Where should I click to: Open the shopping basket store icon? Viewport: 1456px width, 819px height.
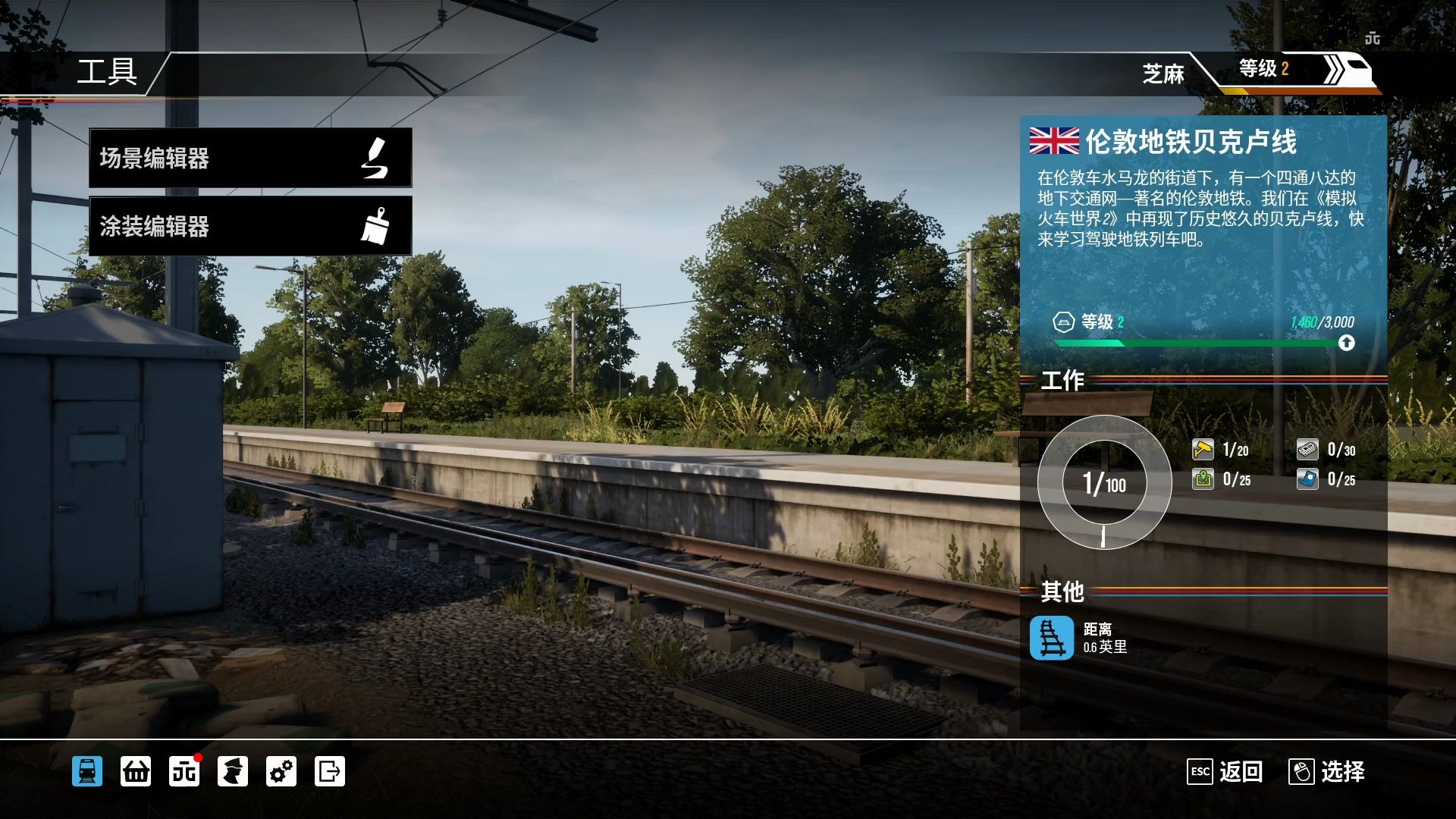click(136, 771)
